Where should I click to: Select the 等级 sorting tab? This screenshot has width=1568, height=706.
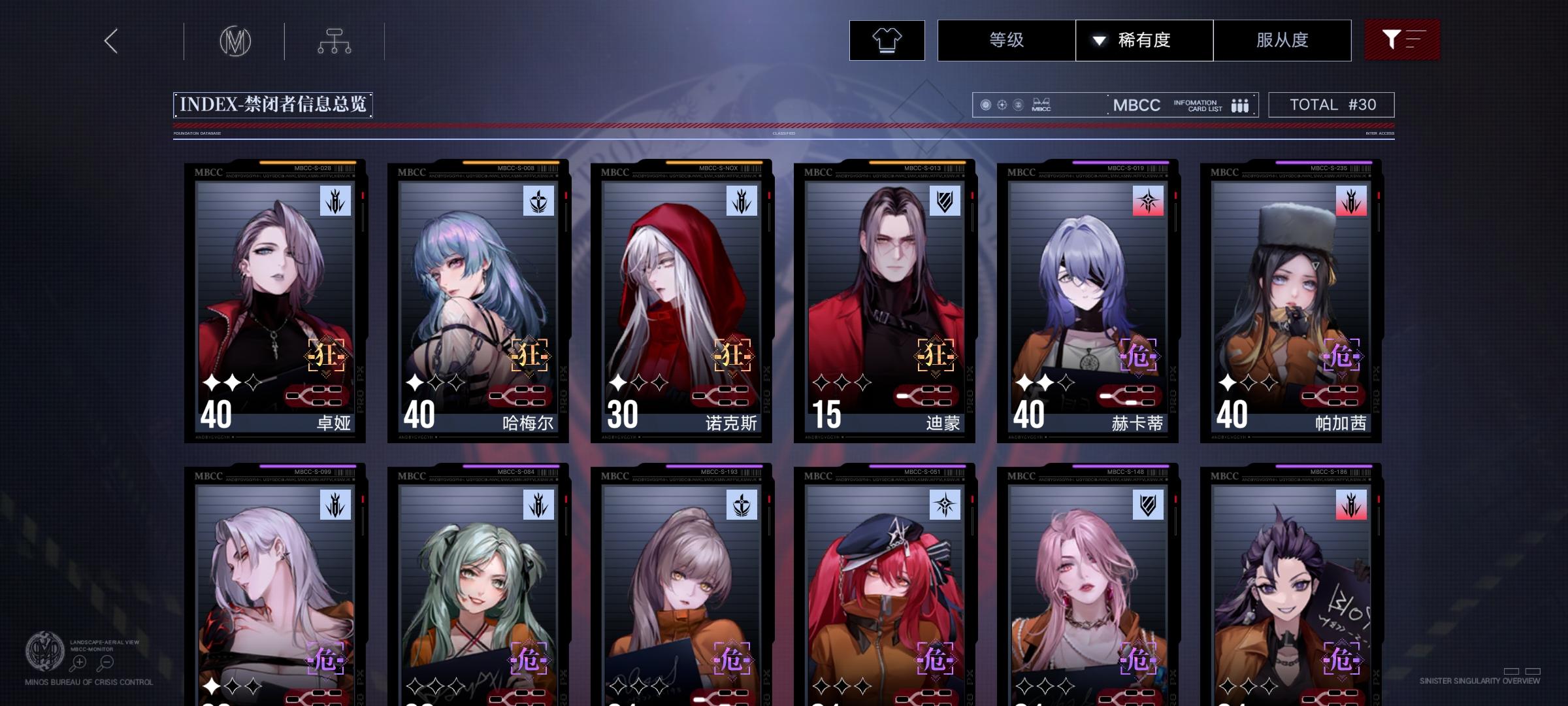click(1006, 40)
